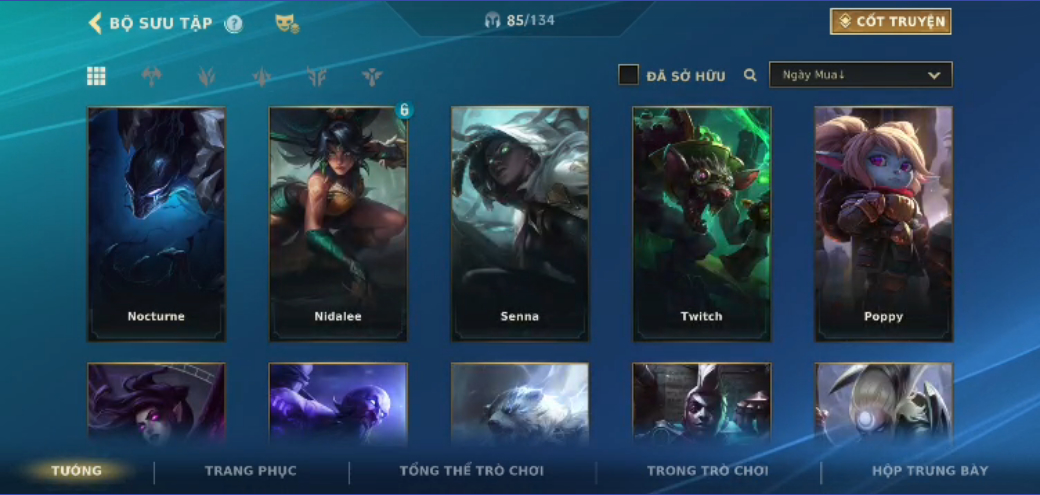
Task: Go to the Hộp Trưng Bày tab
Action: tap(930, 471)
